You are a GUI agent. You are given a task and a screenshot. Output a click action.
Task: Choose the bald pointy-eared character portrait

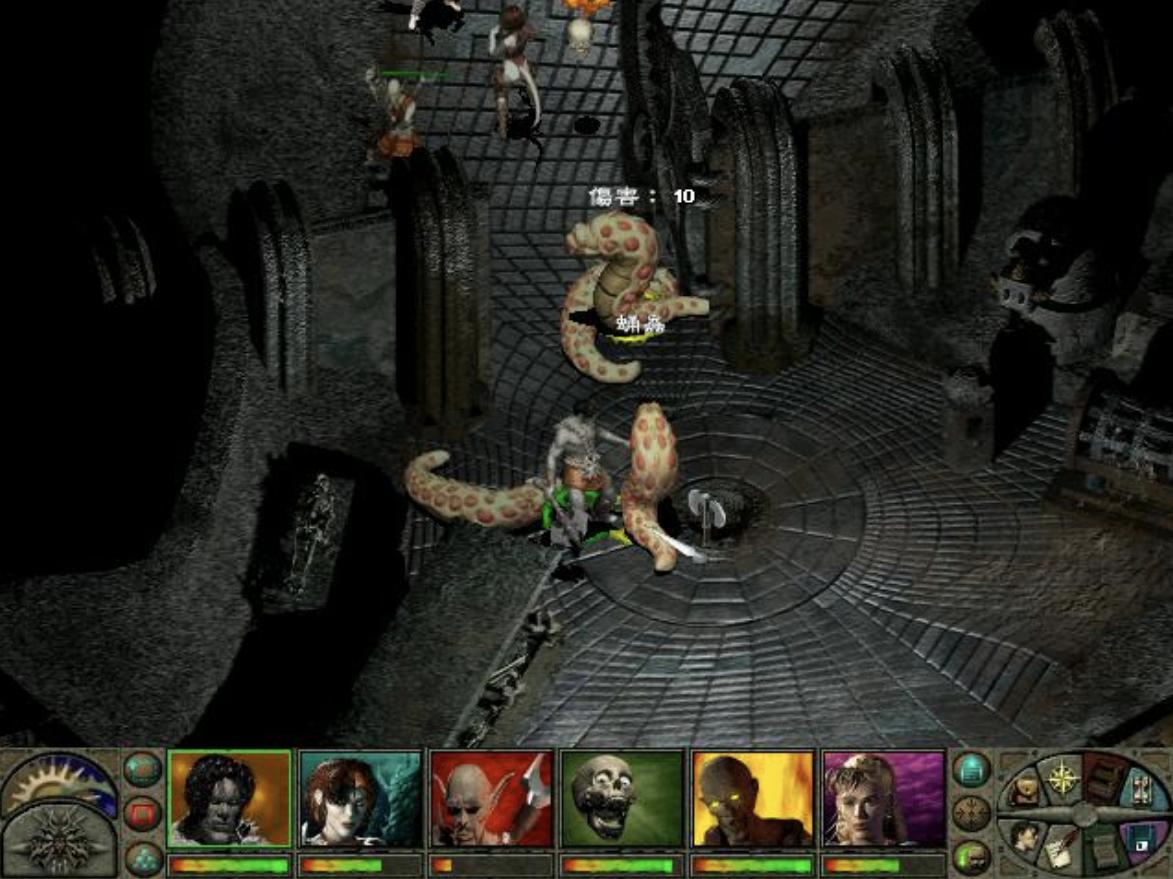click(x=491, y=798)
